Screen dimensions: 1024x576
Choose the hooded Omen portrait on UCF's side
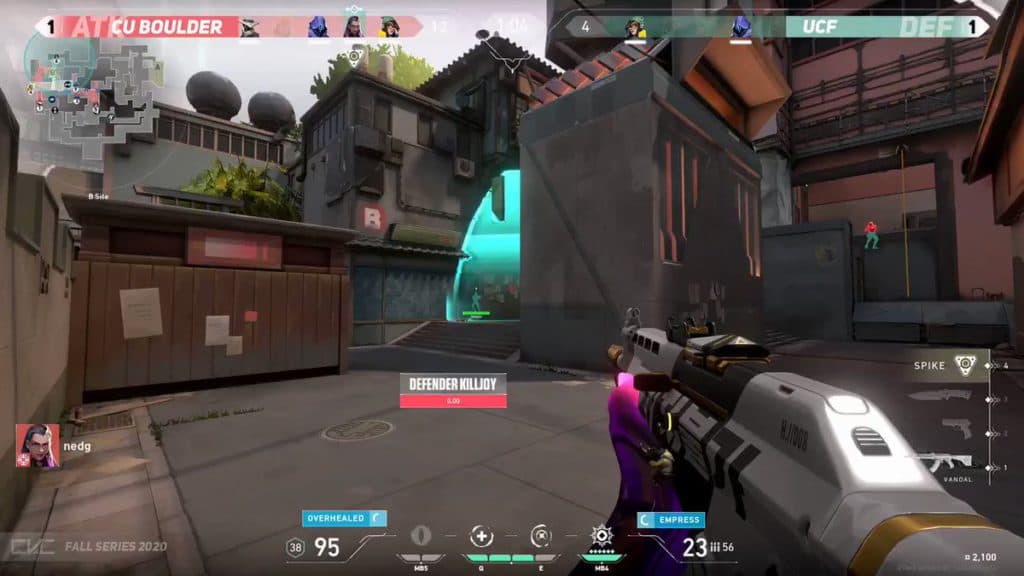(741, 27)
